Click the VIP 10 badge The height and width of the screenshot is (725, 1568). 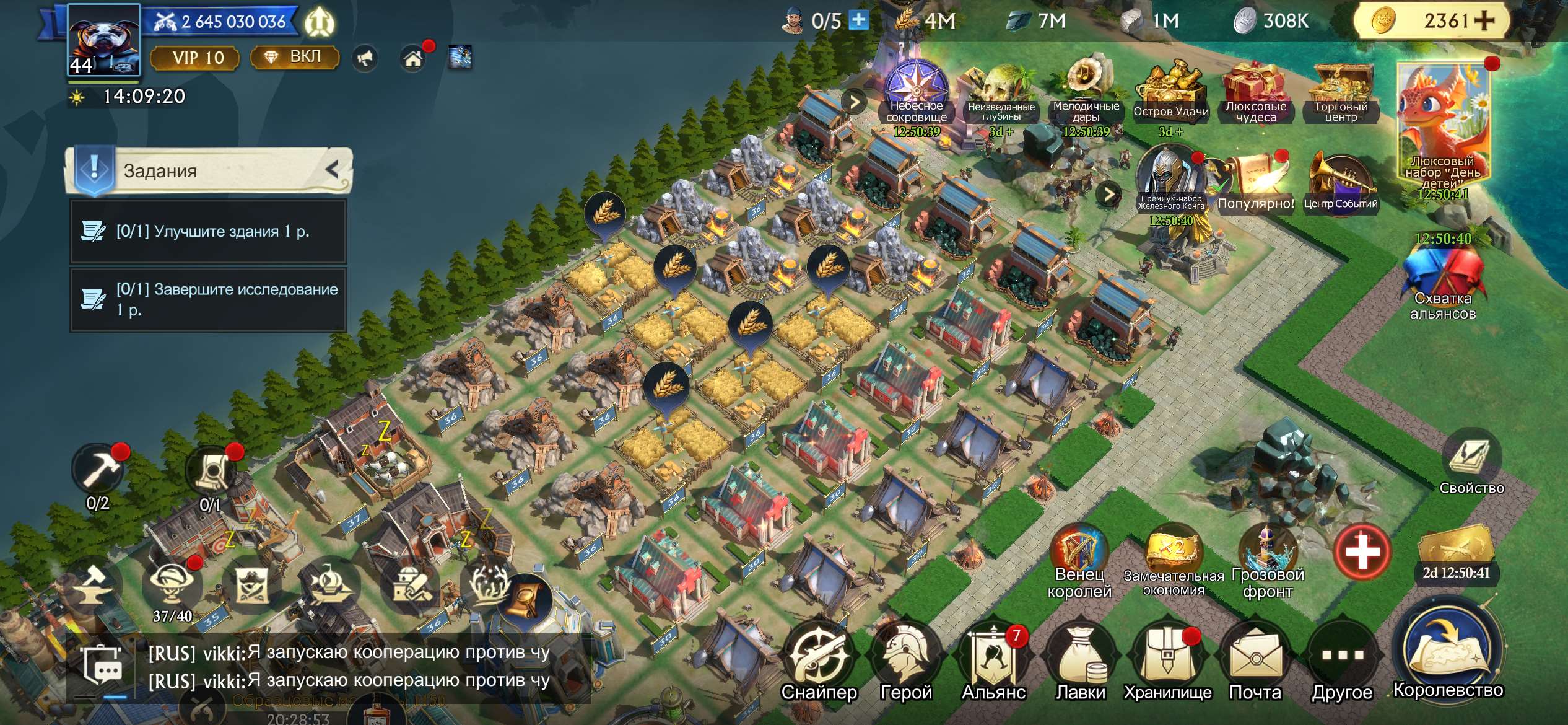click(x=195, y=58)
